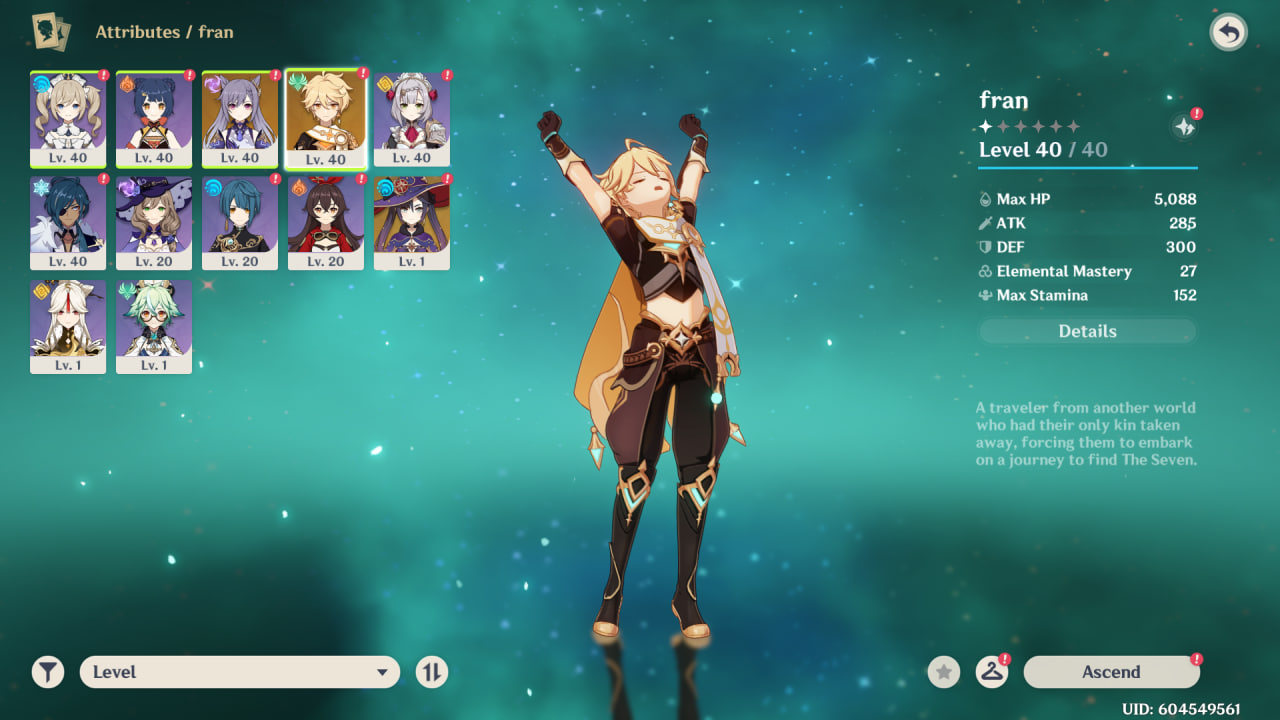This screenshot has height=720, width=1280.
Task: Pick Xingqiu's character card
Action: (240, 222)
